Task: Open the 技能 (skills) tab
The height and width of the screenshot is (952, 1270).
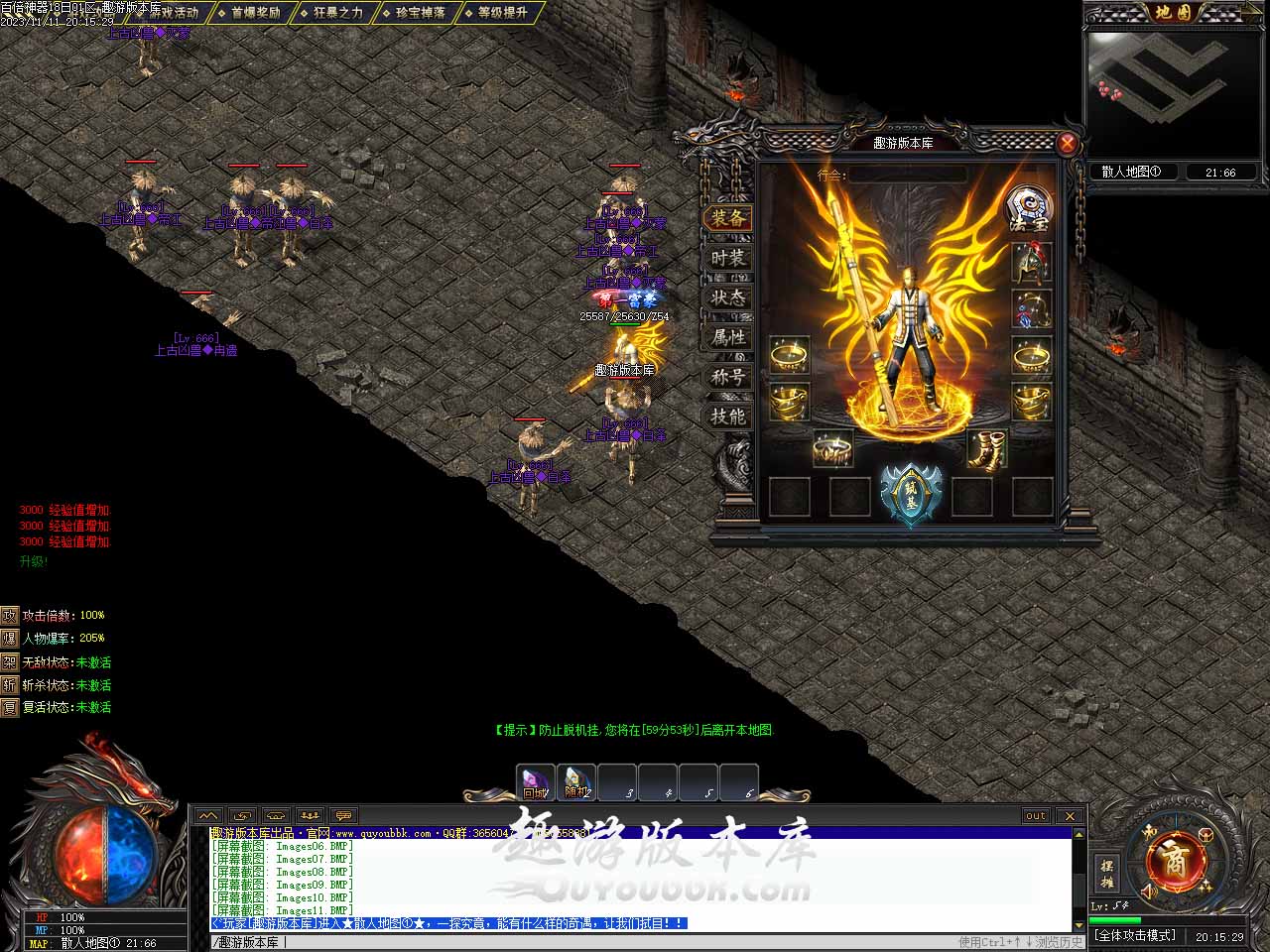Action: (x=727, y=416)
